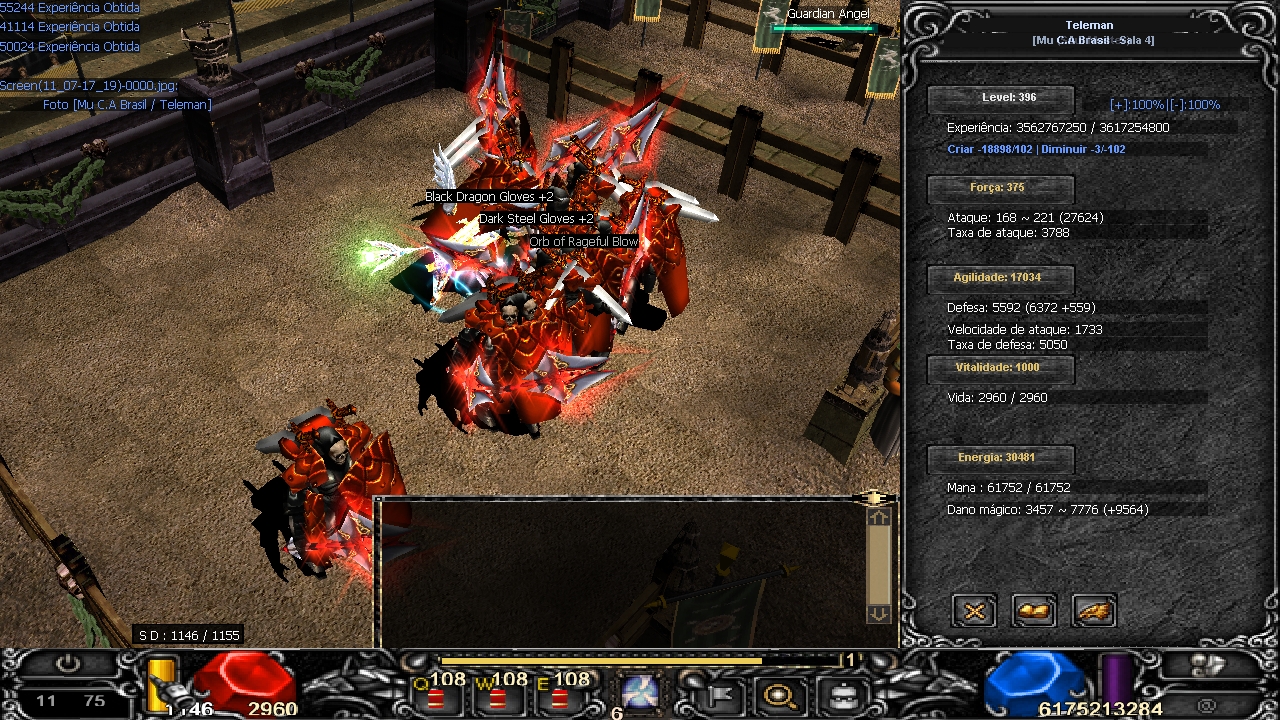Screen dimensions: 1280x720
Task: Click the [+]:100% rate indicator
Action: [1137, 105]
